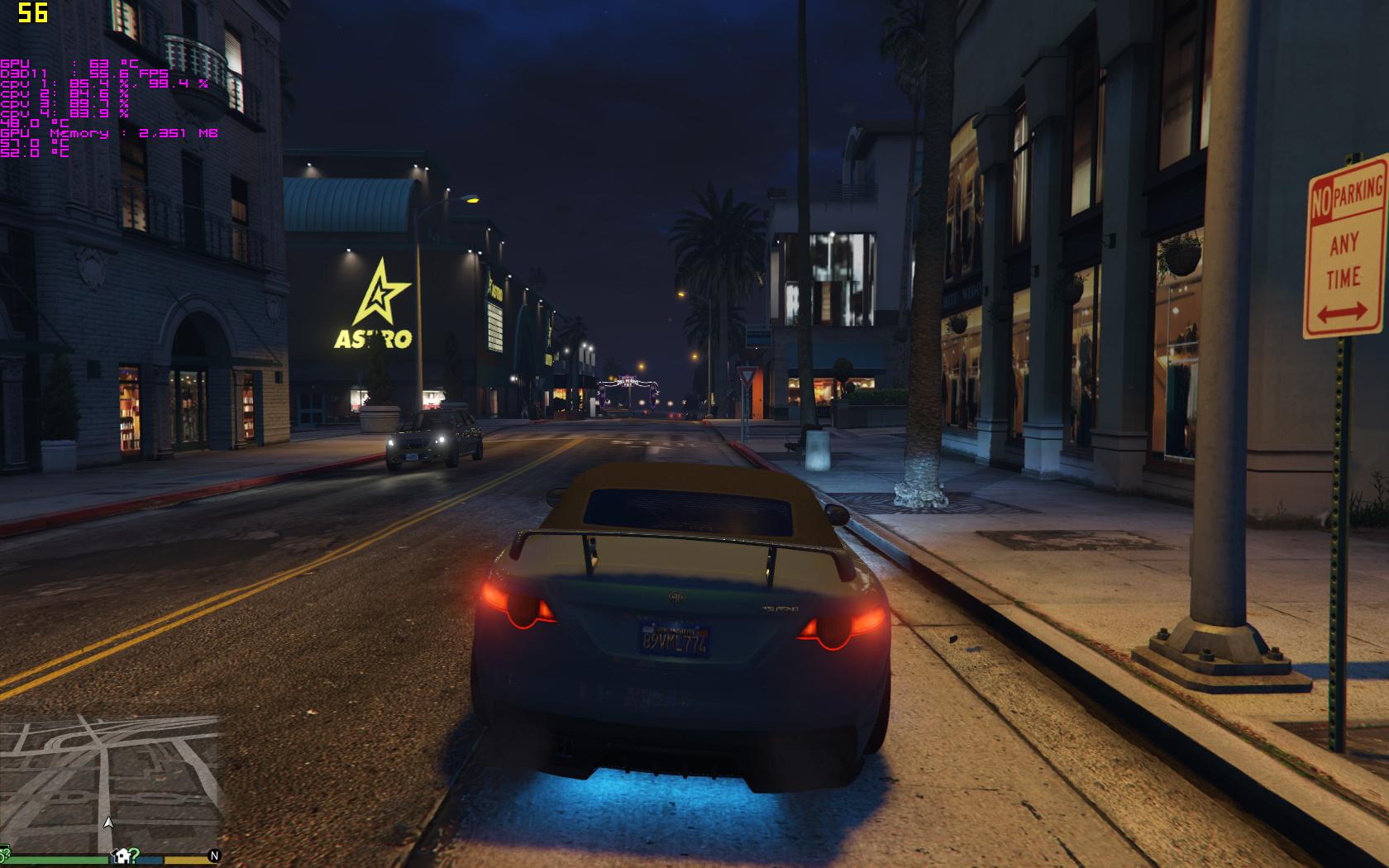The width and height of the screenshot is (1389, 868).
Task: Click the green question mark blip beside the house
Action: click(134, 856)
